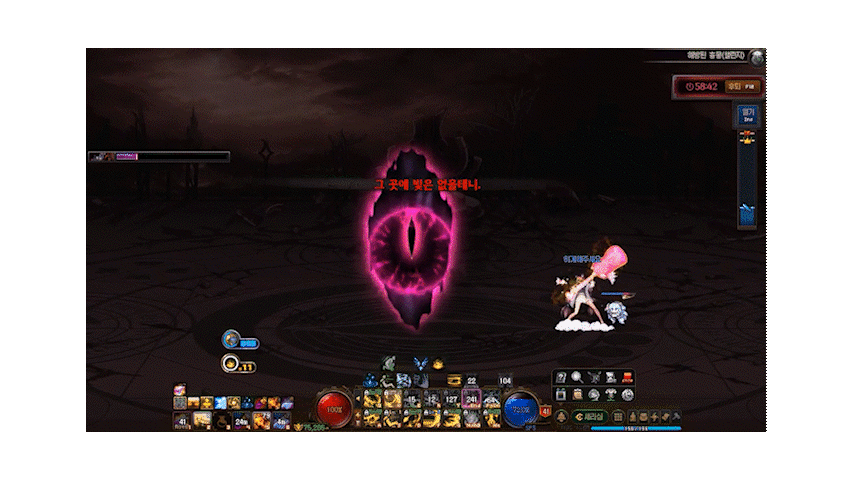The image size is (854, 480).
Task: Click the magnifying glass menu icon
Action: [578, 377]
